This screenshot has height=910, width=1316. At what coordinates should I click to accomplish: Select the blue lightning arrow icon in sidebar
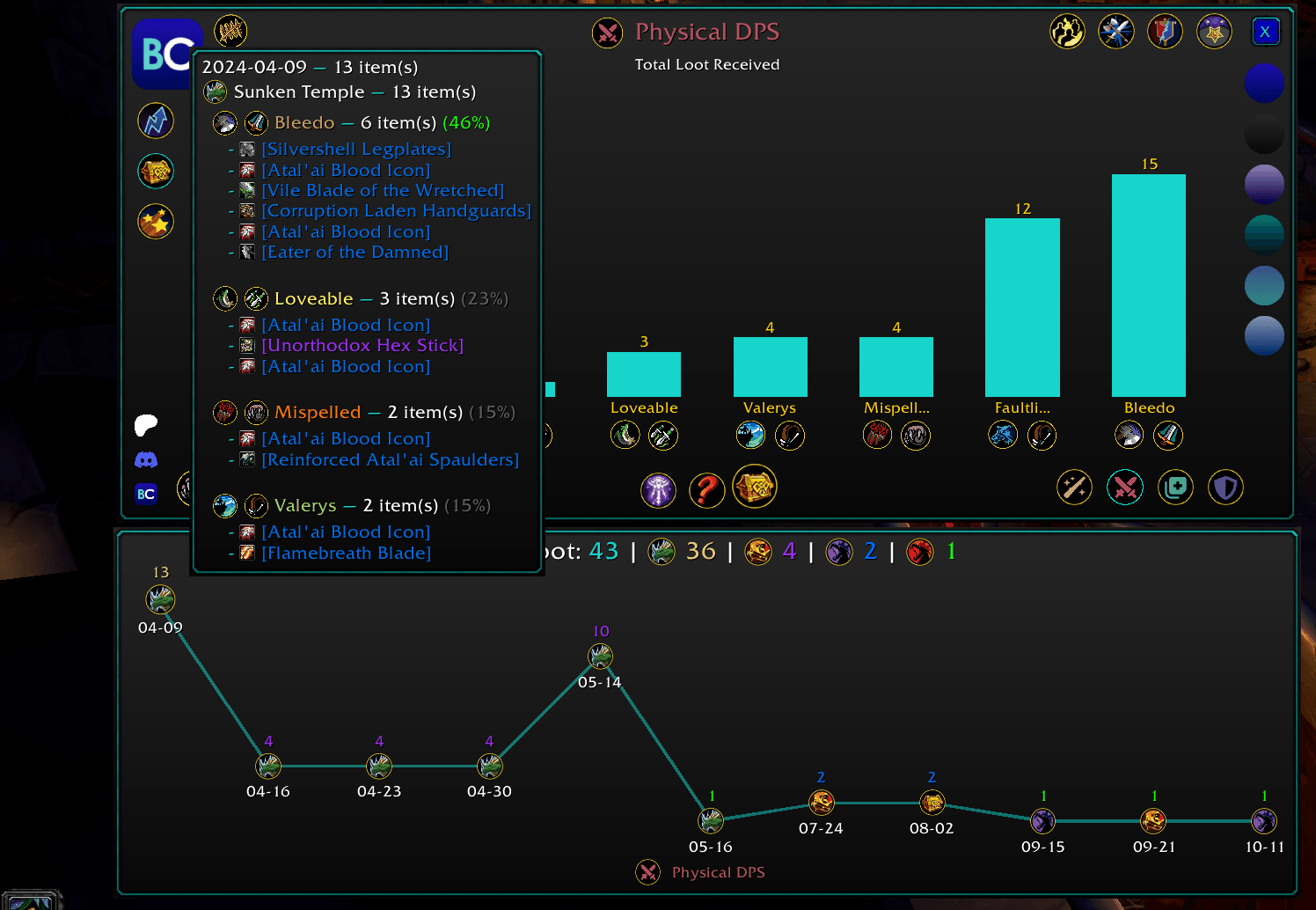(156, 121)
